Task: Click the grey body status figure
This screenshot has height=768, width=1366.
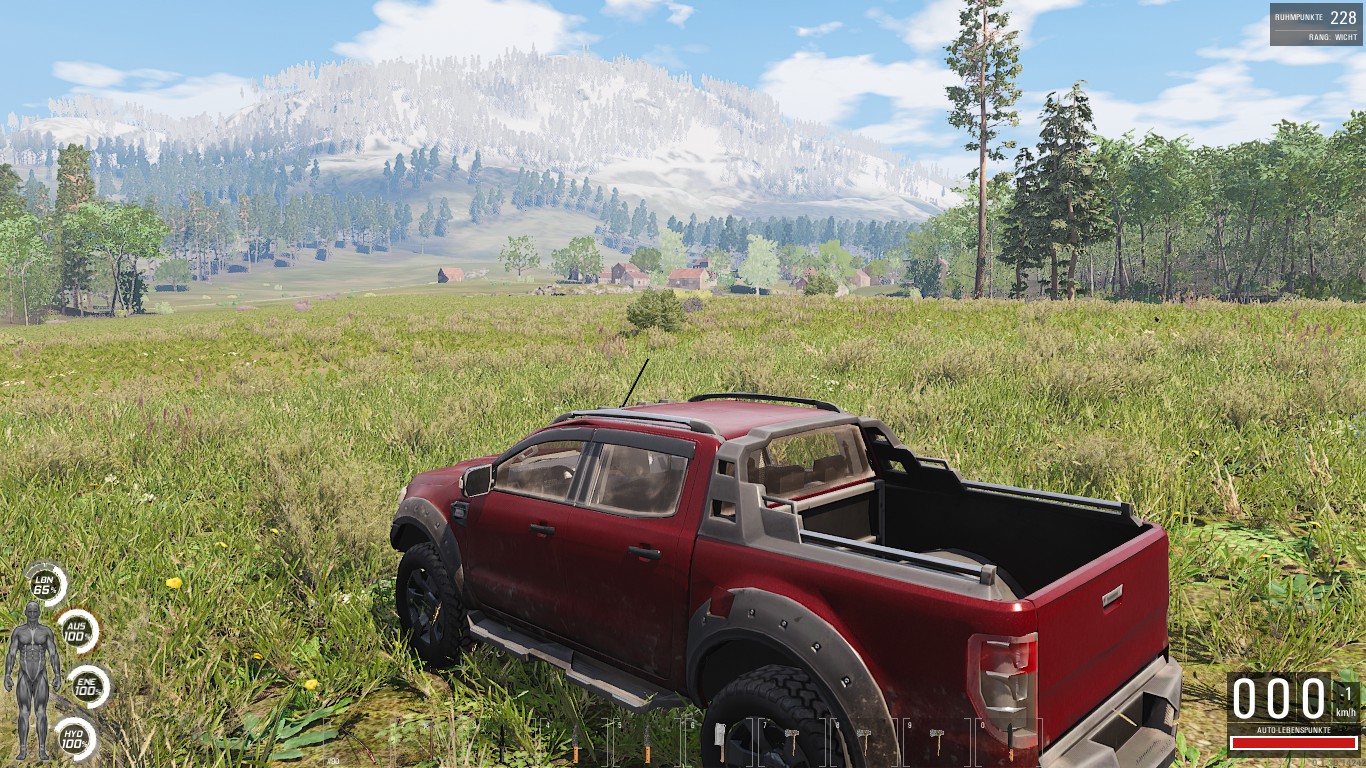Action: coord(32,680)
